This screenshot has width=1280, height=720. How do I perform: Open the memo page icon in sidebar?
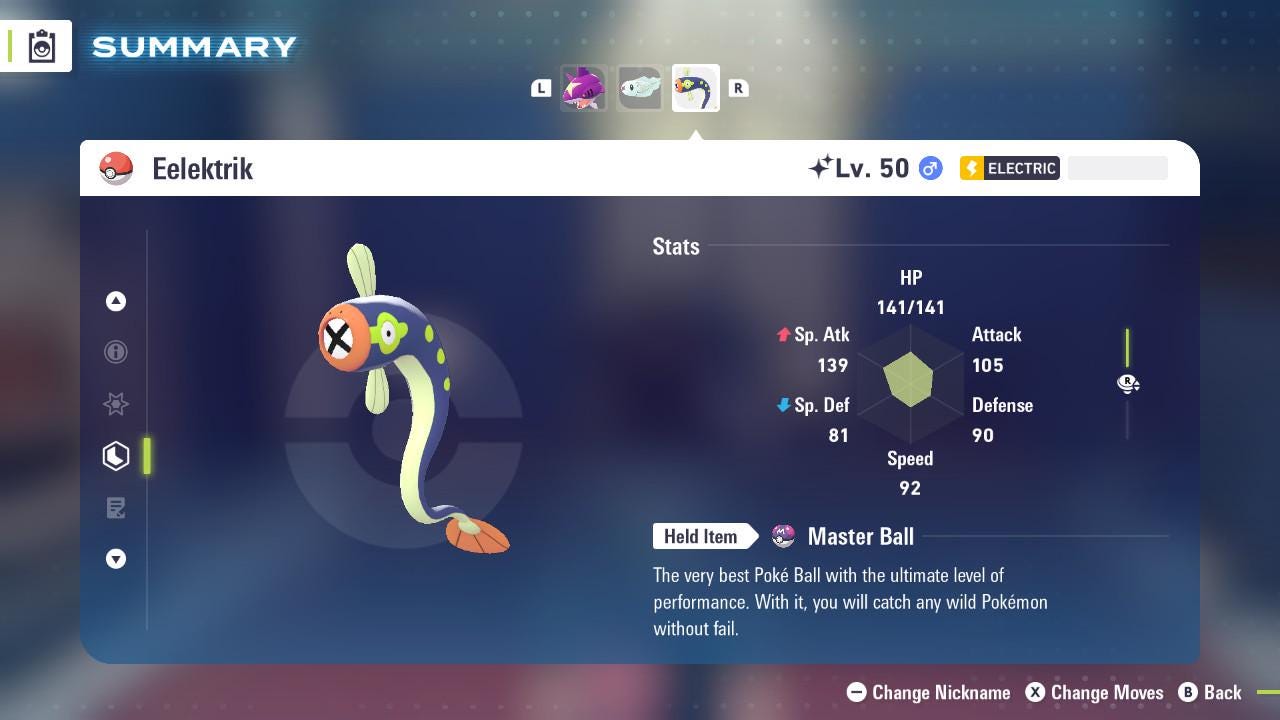116,508
